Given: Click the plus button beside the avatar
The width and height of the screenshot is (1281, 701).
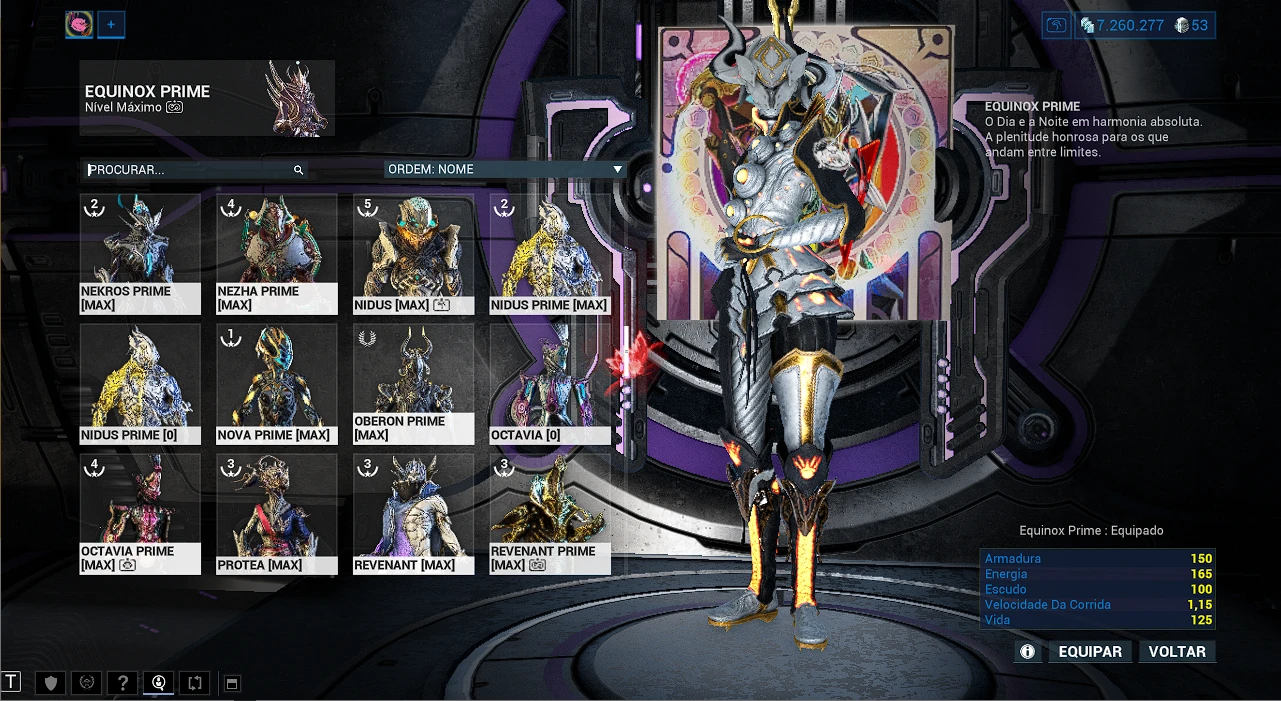Looking at the screenshot, I should pyautogui.click(x=111, y=25).
